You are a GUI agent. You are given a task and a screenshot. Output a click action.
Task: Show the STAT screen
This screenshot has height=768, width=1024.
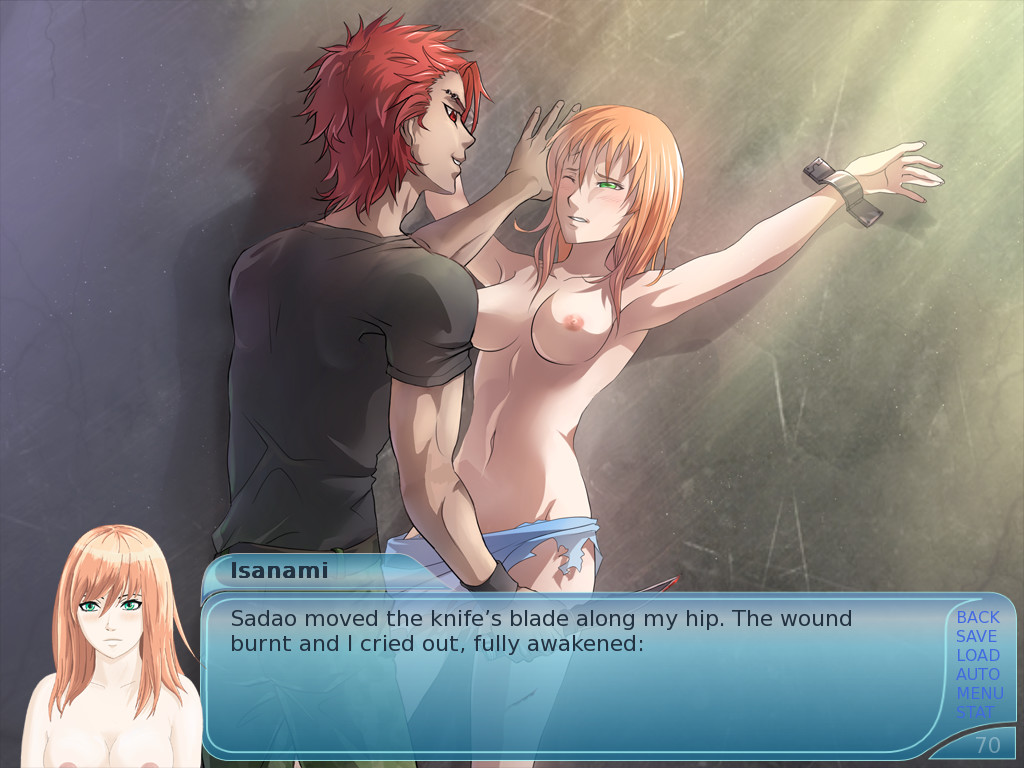(x=975, y=712)
